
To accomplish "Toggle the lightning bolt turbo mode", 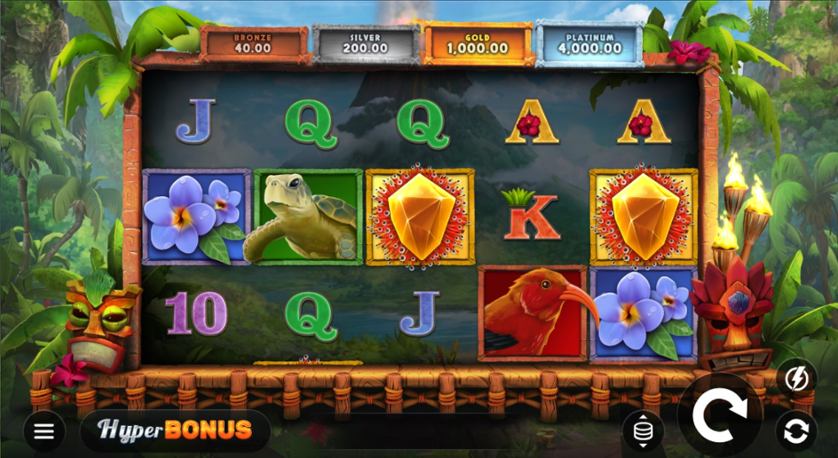I will click(795, 376).
